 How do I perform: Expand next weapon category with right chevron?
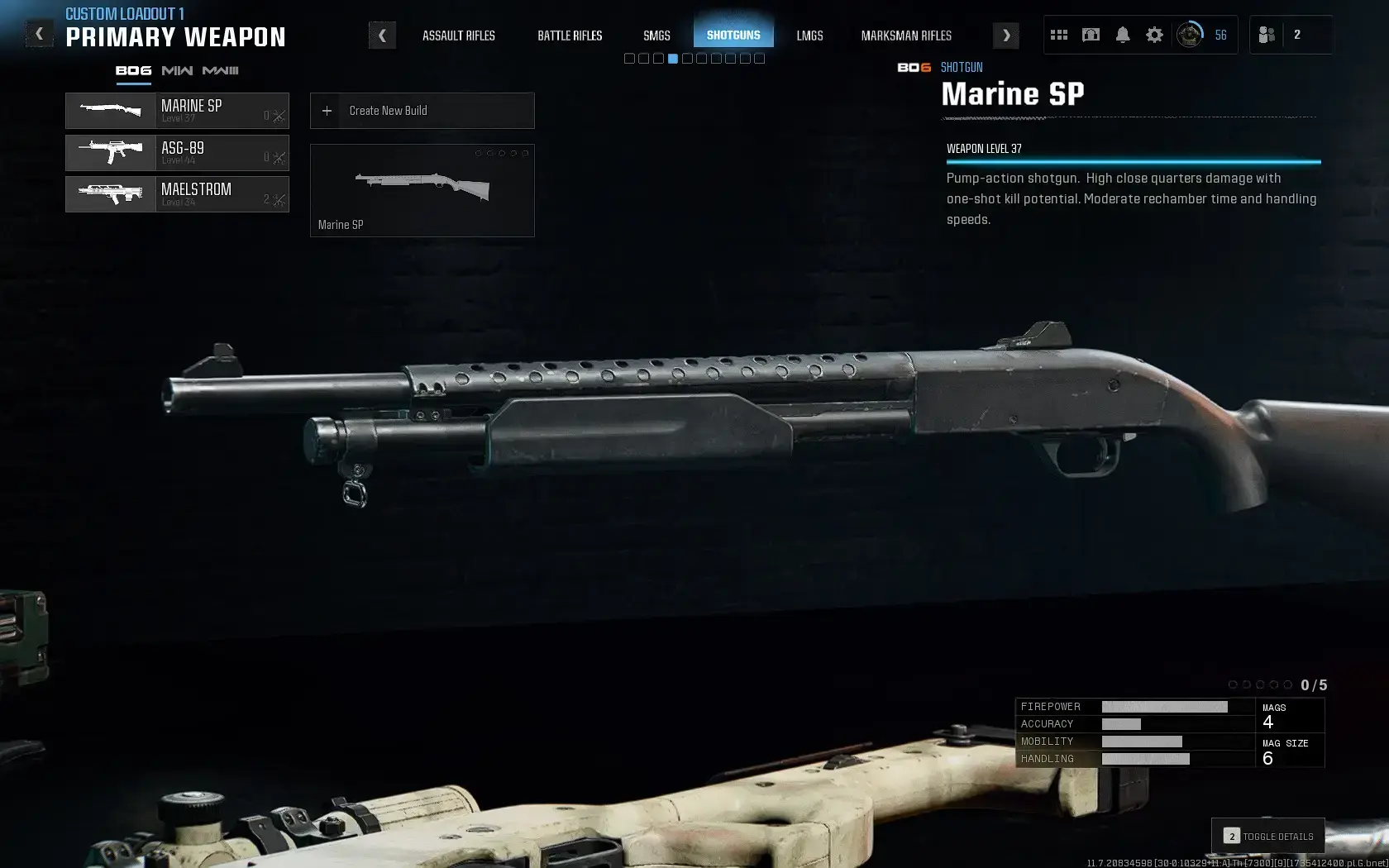1005,35
